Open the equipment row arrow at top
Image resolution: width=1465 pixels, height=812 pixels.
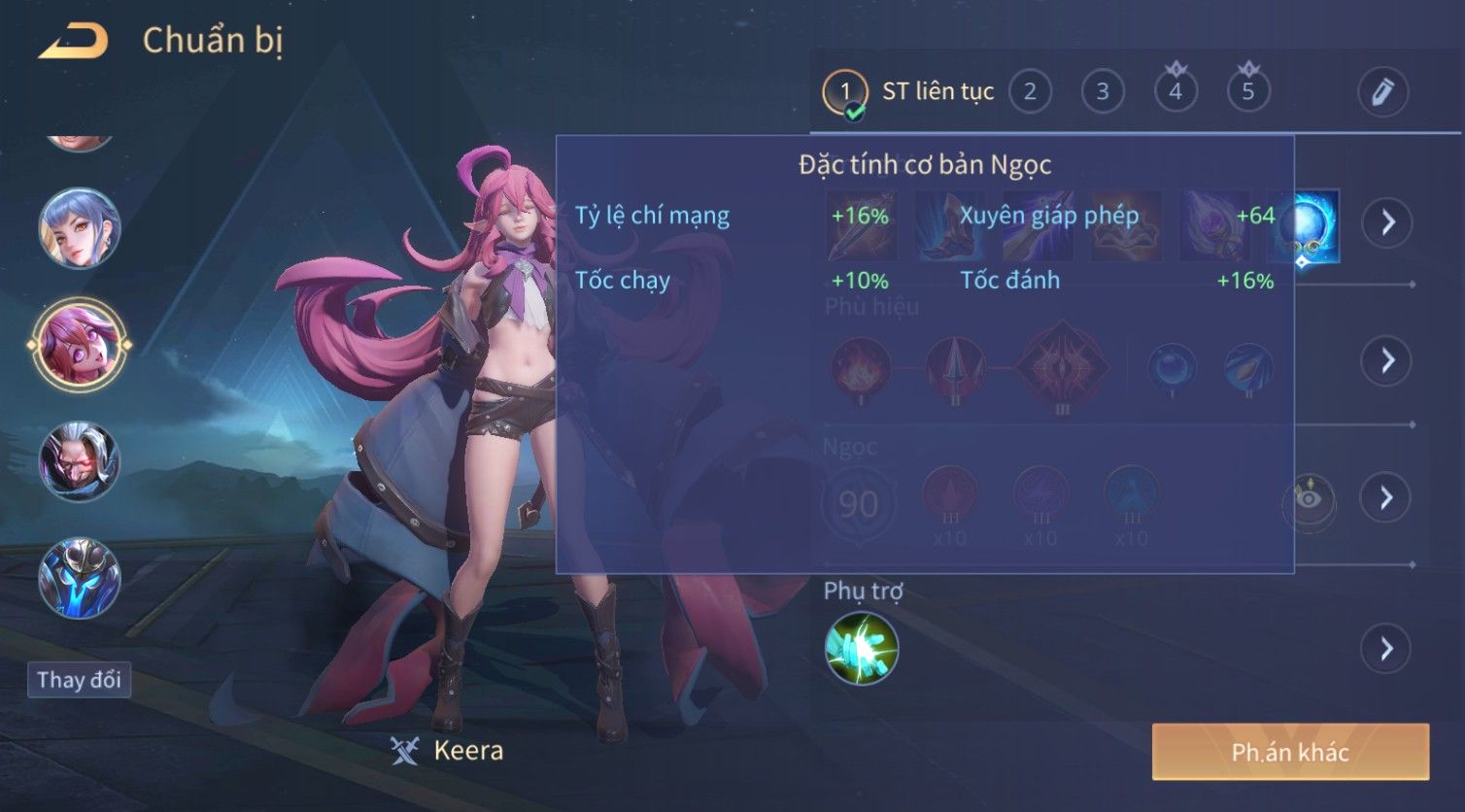pyautogui.click(x=1386, y=222)
